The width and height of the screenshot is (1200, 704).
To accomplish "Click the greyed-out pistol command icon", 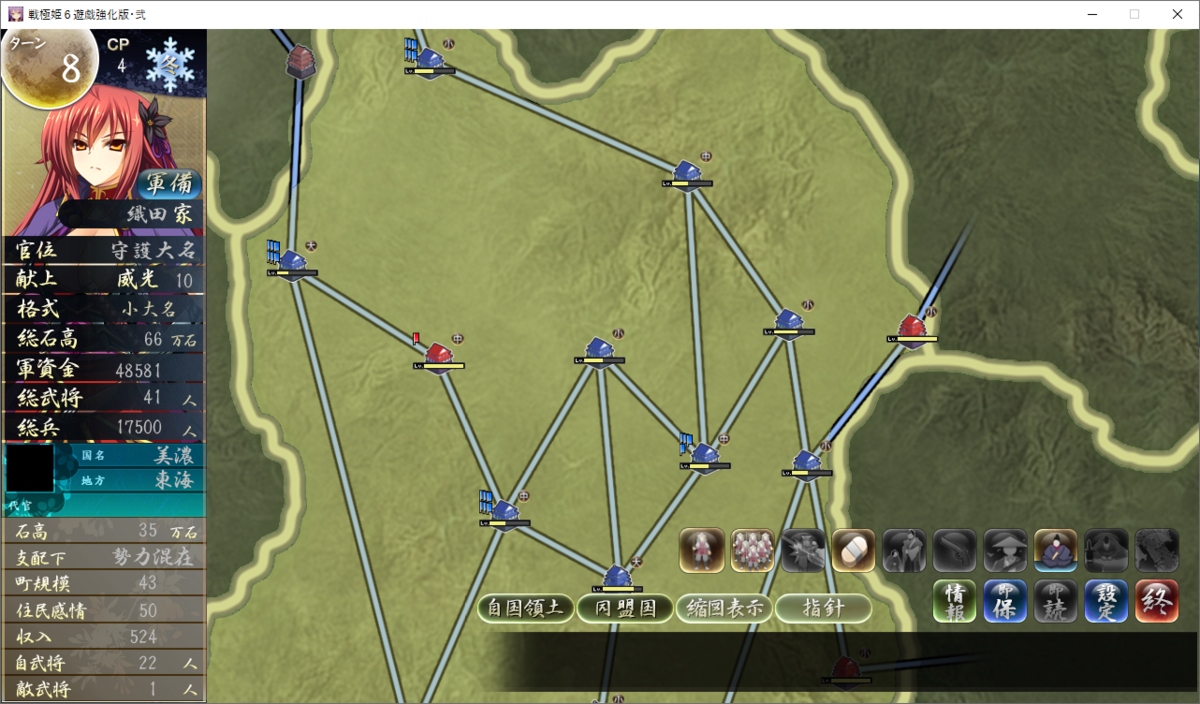I will pos(954,550).
